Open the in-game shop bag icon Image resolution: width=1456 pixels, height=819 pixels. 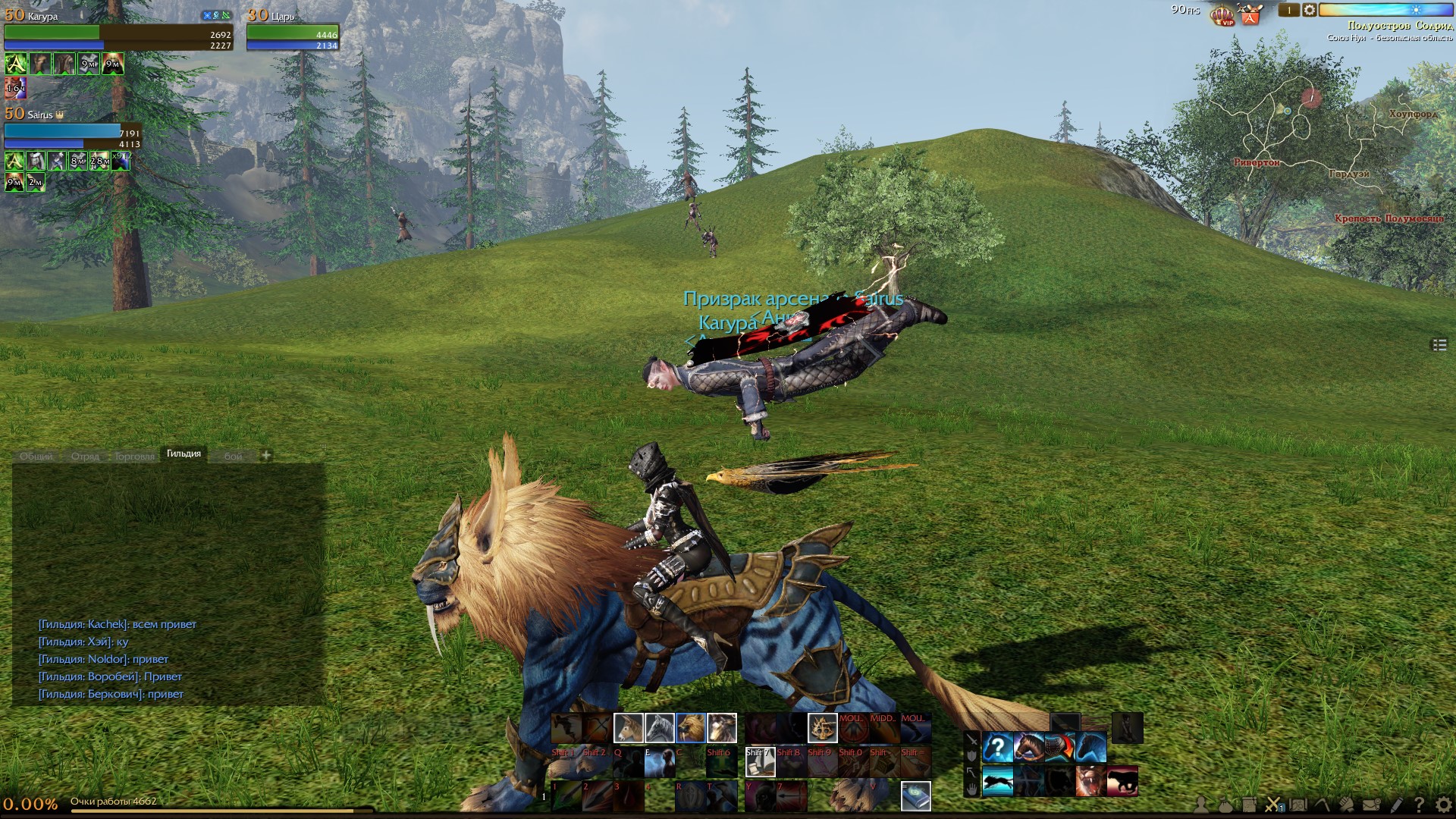(x=1250, y=14)
